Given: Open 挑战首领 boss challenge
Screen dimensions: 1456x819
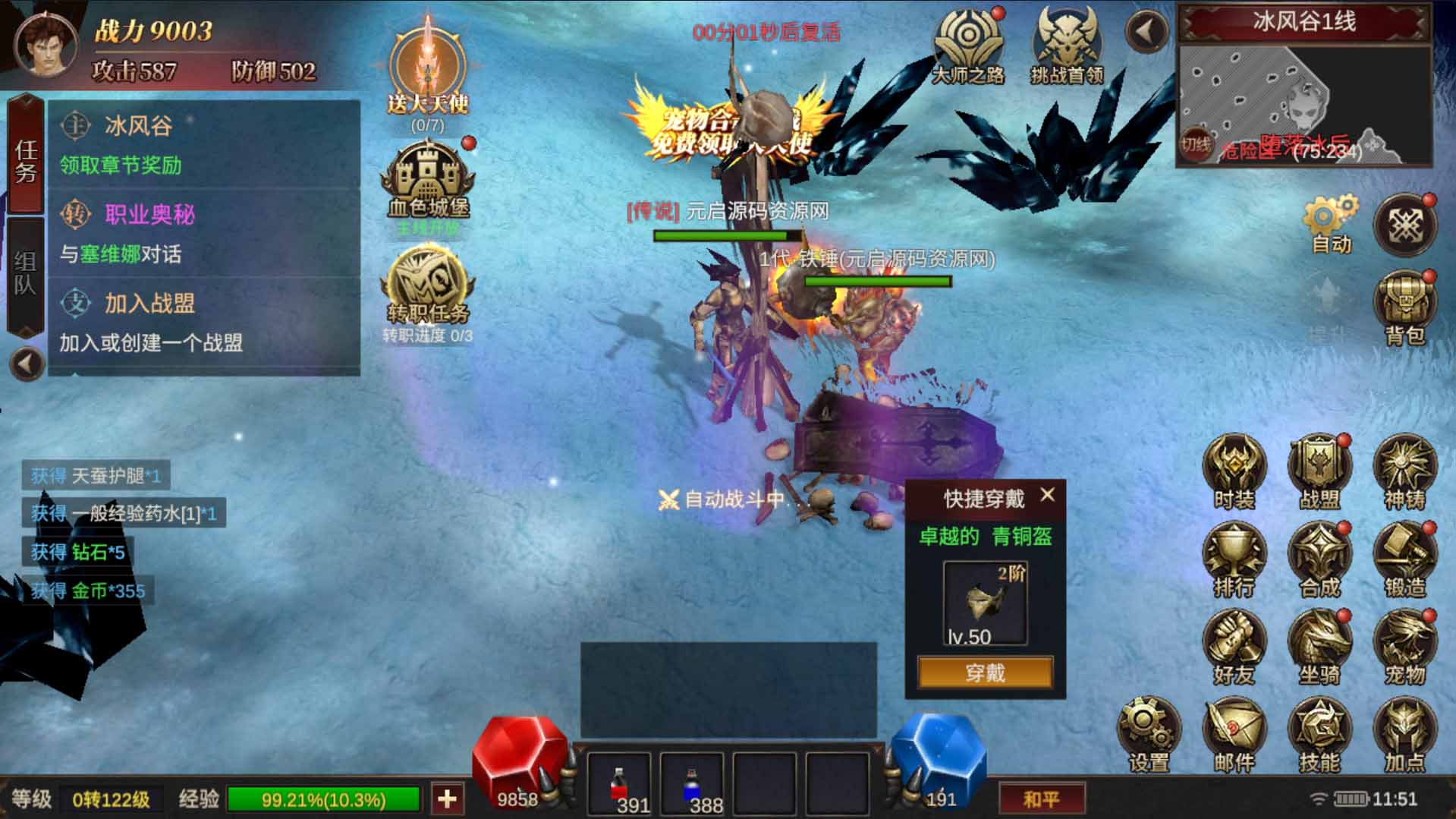Looking at the screenshot, I should click(1066, 46).
